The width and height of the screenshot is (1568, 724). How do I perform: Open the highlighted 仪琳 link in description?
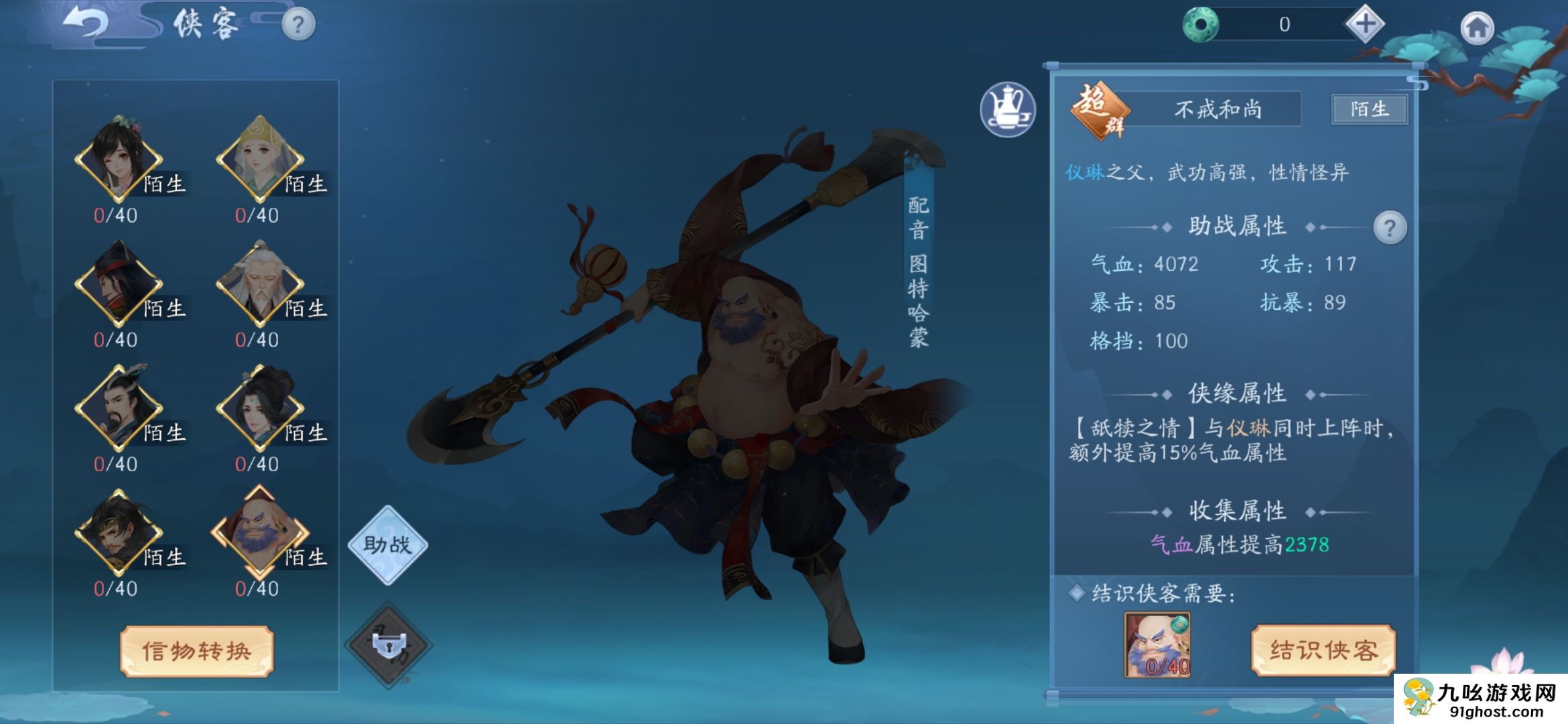click(x=1084, y=172)
